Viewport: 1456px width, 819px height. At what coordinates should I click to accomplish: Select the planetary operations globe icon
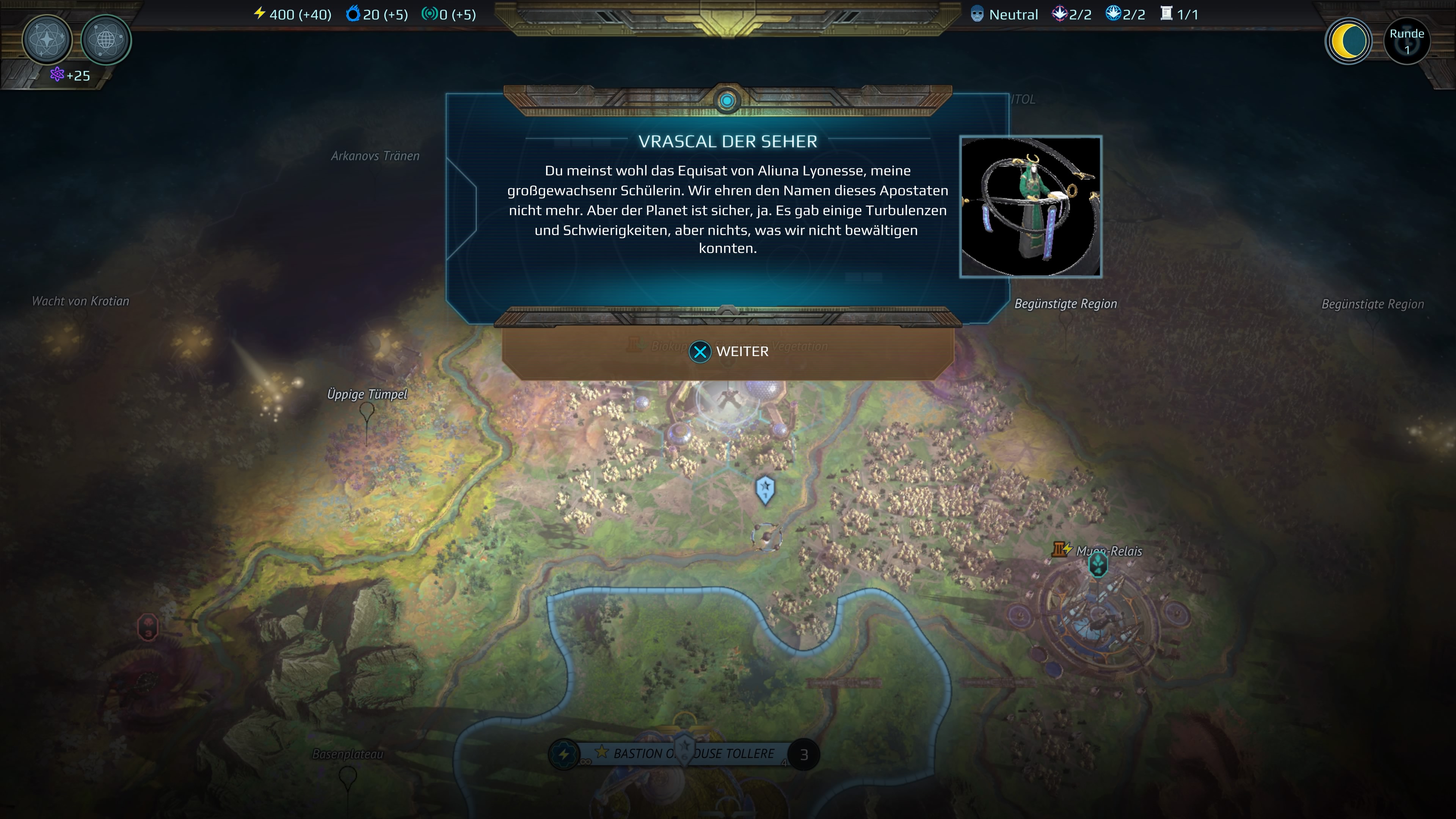tap(106, 39)
